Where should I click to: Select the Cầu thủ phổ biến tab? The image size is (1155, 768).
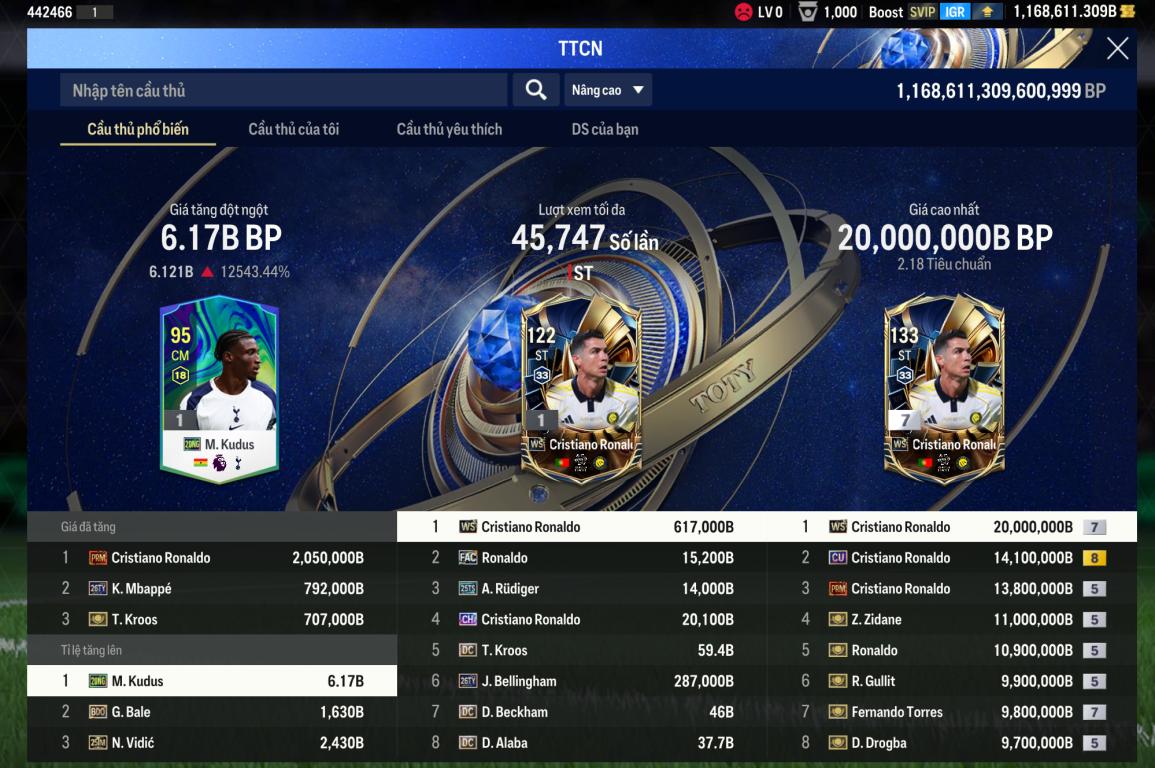coord(138,129)
